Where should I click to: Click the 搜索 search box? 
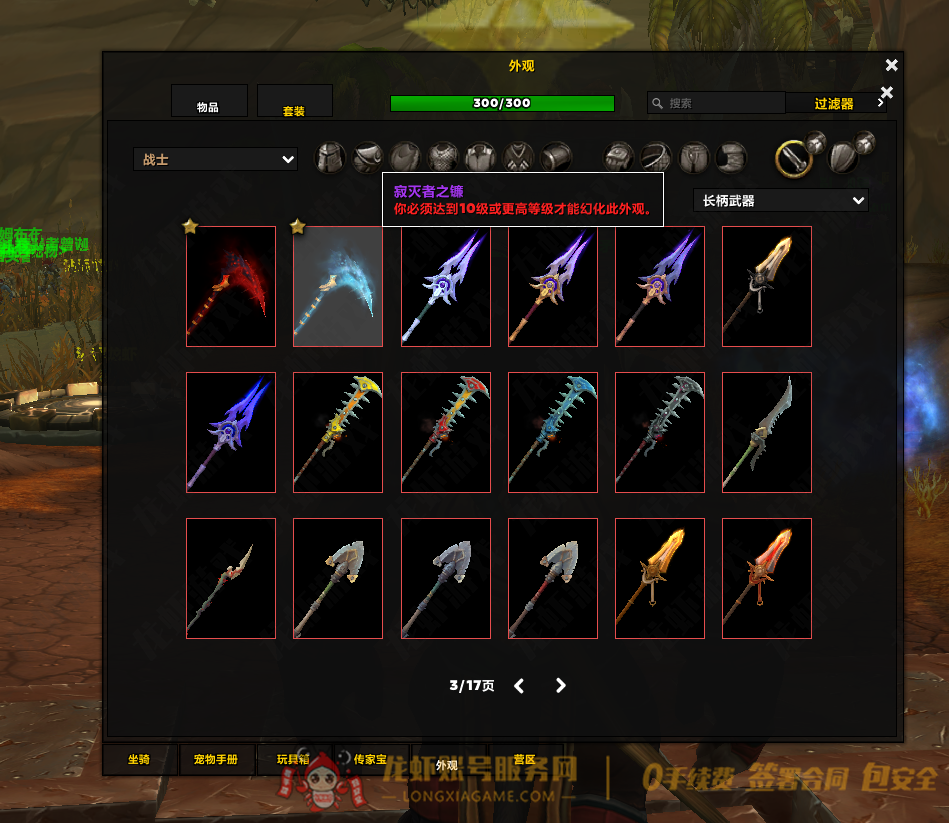pos(720,103)
